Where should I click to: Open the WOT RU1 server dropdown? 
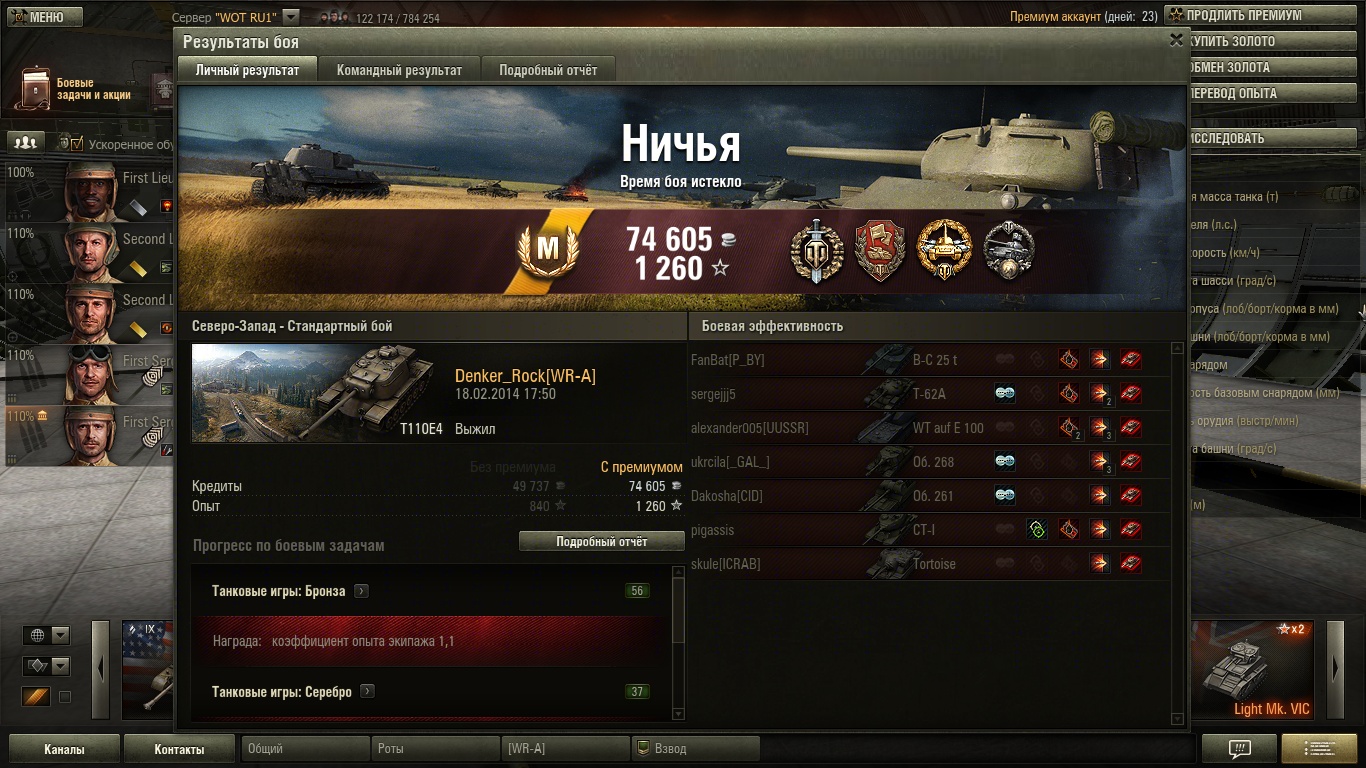tap(291, 17)
